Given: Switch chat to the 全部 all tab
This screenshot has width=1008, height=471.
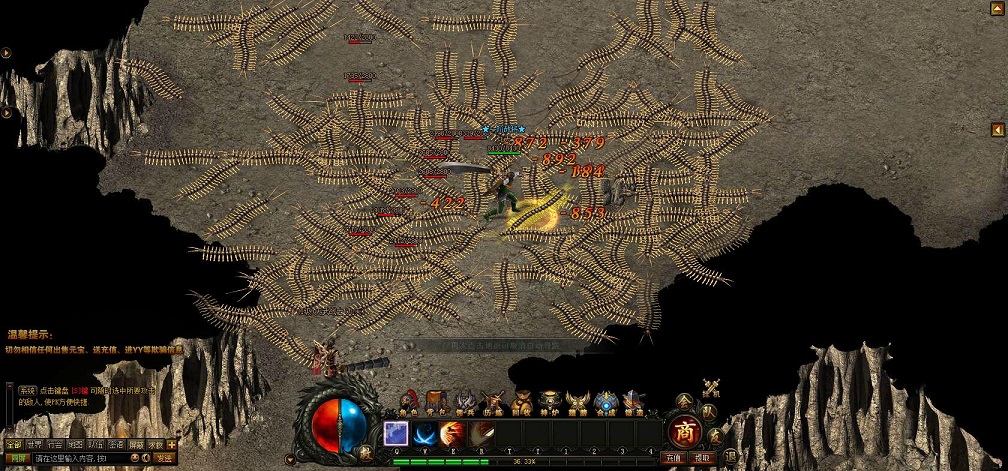Looking at the screenshot, I should click(x=13, y=444).
